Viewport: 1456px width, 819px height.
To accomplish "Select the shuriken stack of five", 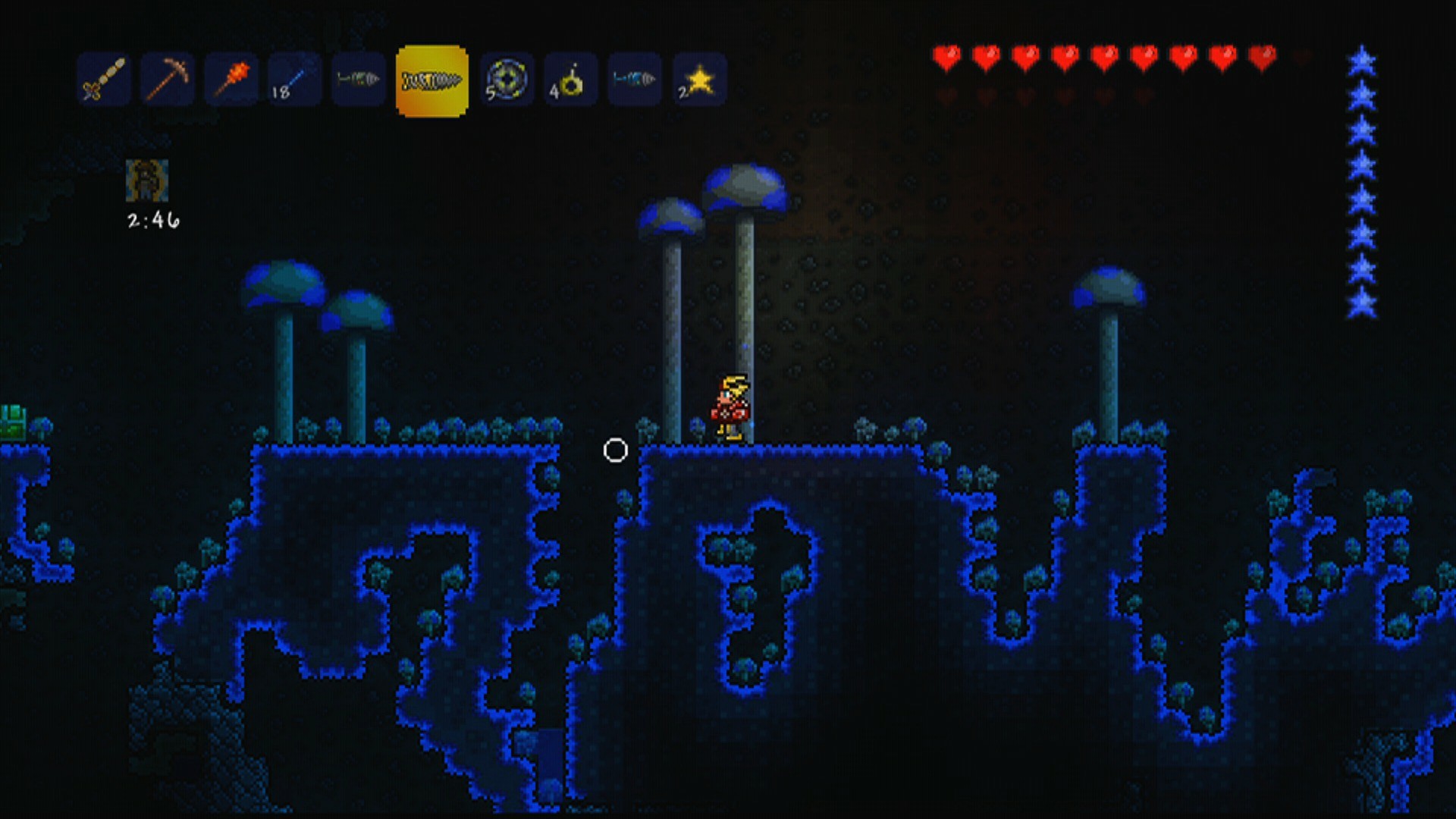I will click(x=508, y=78).
